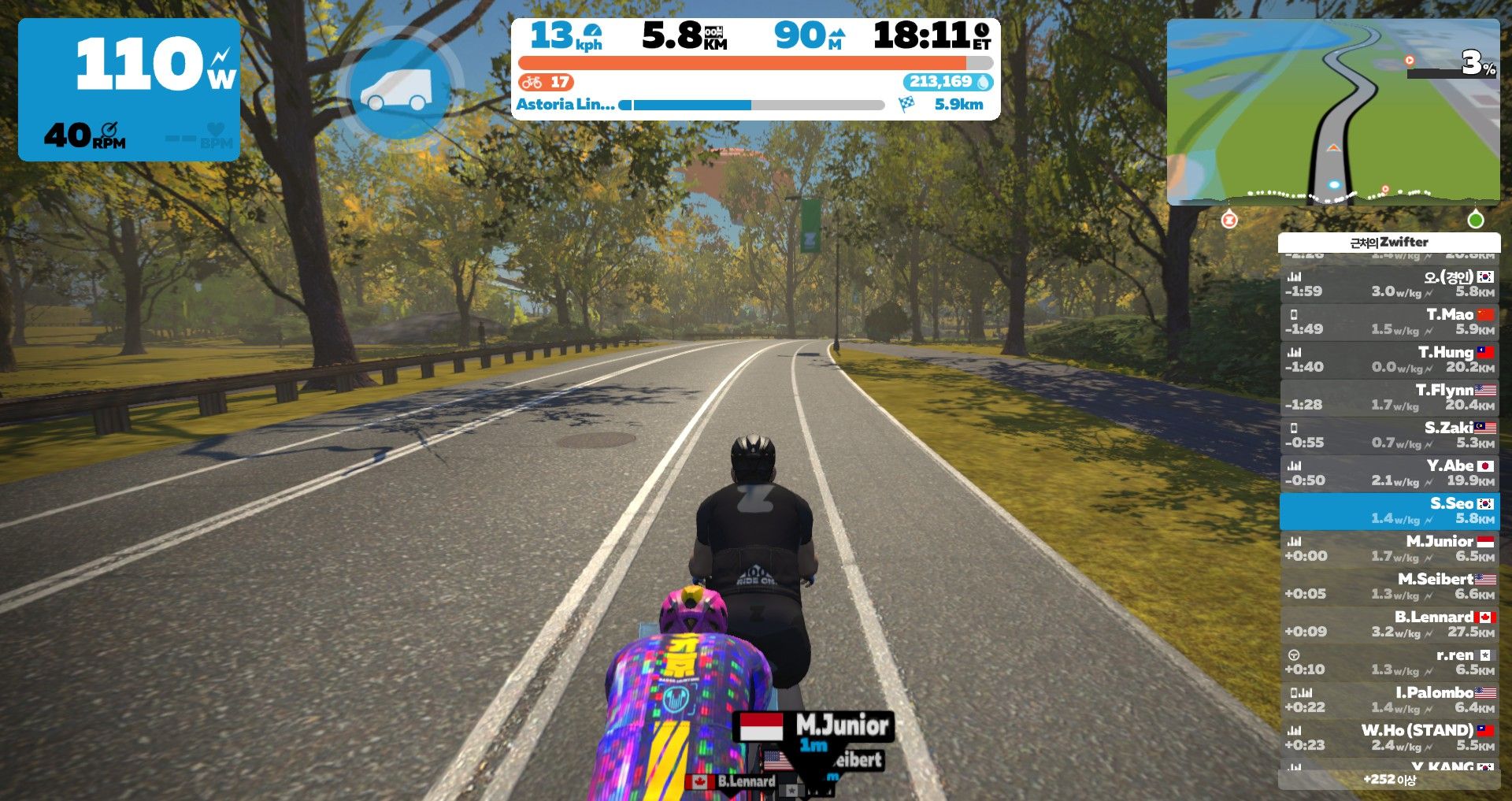The image size is (1512, 801).
Task: Select M.Junior in the rider list
Action: (x=1389, y=548)
